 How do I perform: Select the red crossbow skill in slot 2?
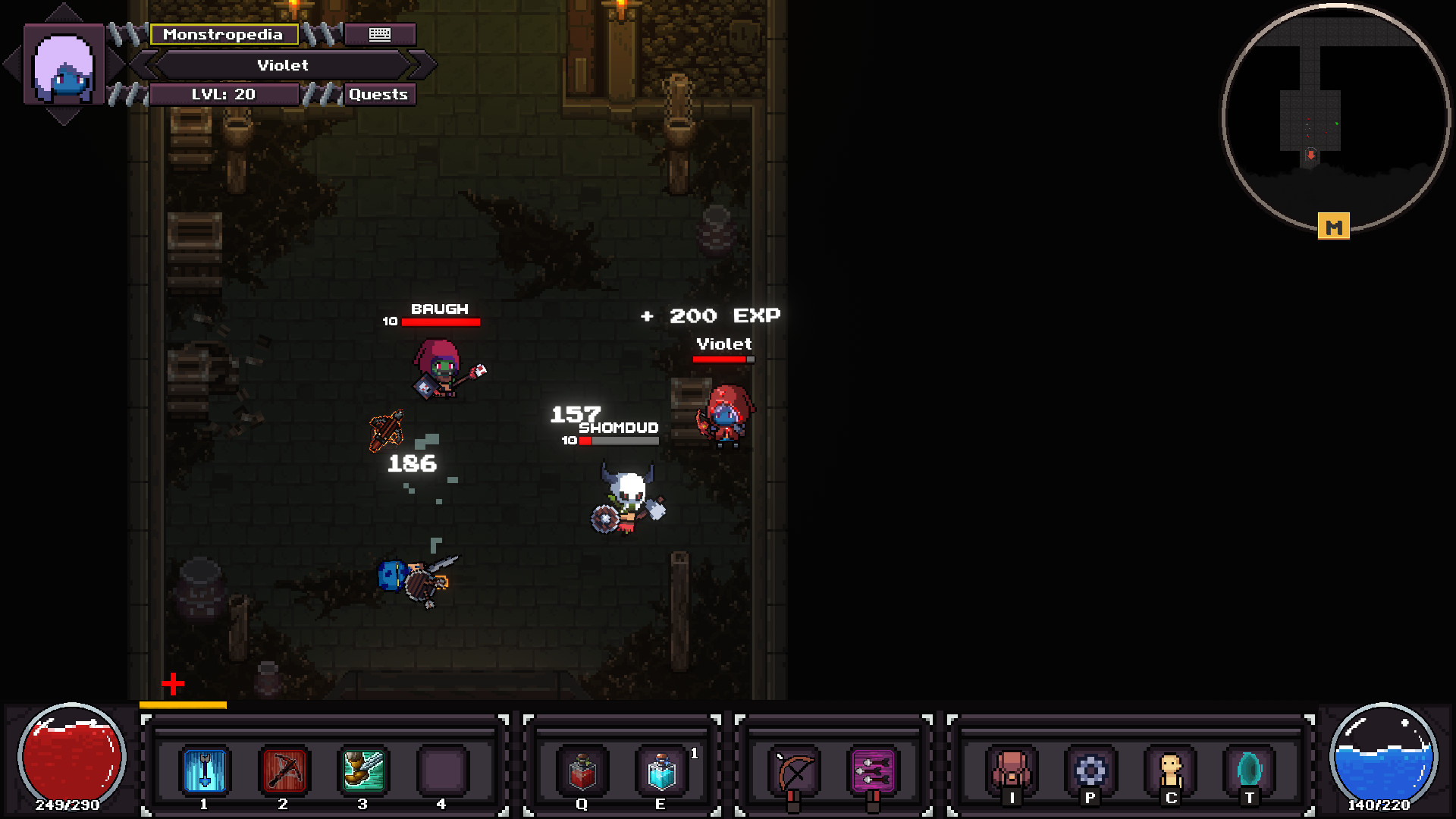tap(284, 770)
